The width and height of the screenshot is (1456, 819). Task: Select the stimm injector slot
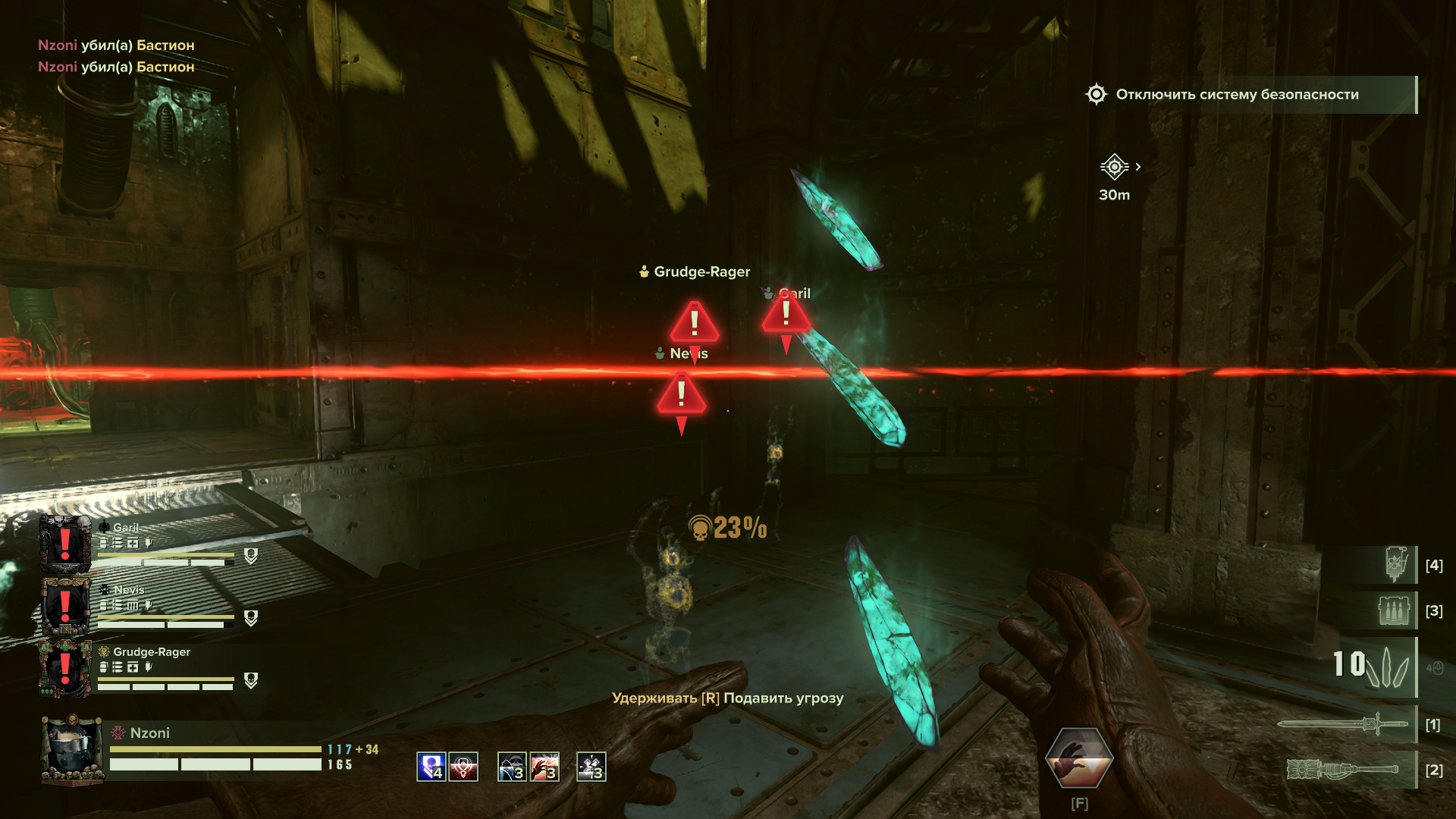pos(1395,565)
